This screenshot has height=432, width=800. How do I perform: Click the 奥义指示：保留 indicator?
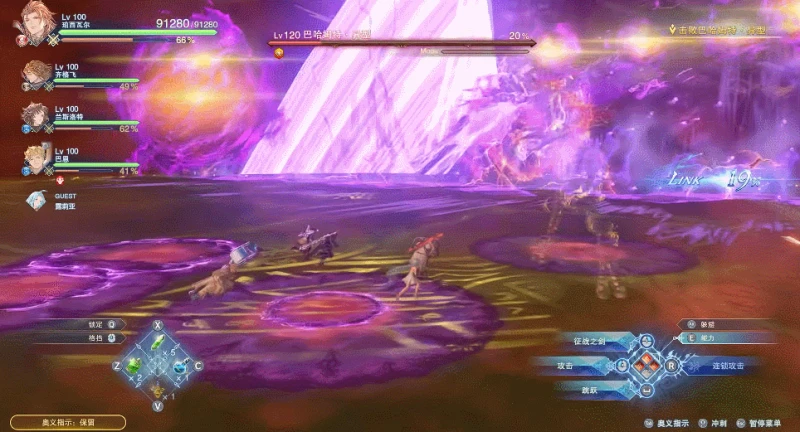[69, 423]
